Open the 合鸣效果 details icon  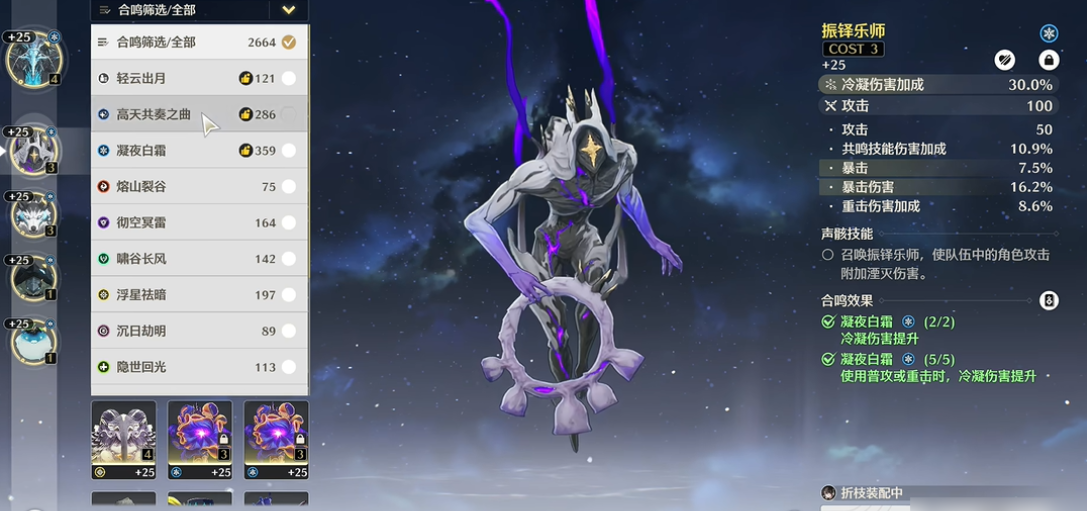1048,300
